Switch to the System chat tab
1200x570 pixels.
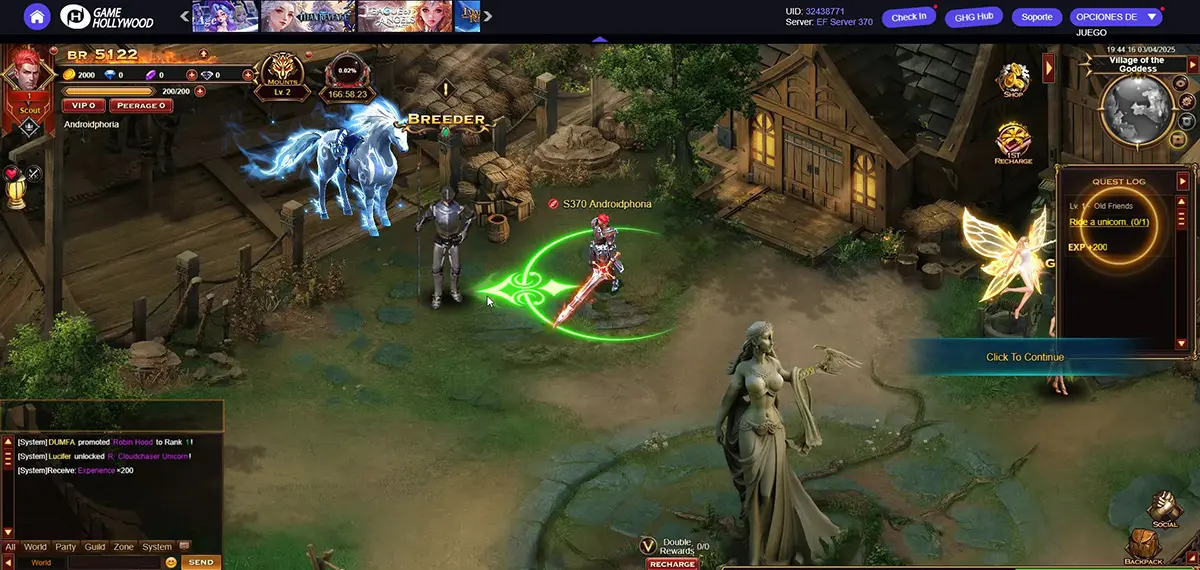[156, 547]
